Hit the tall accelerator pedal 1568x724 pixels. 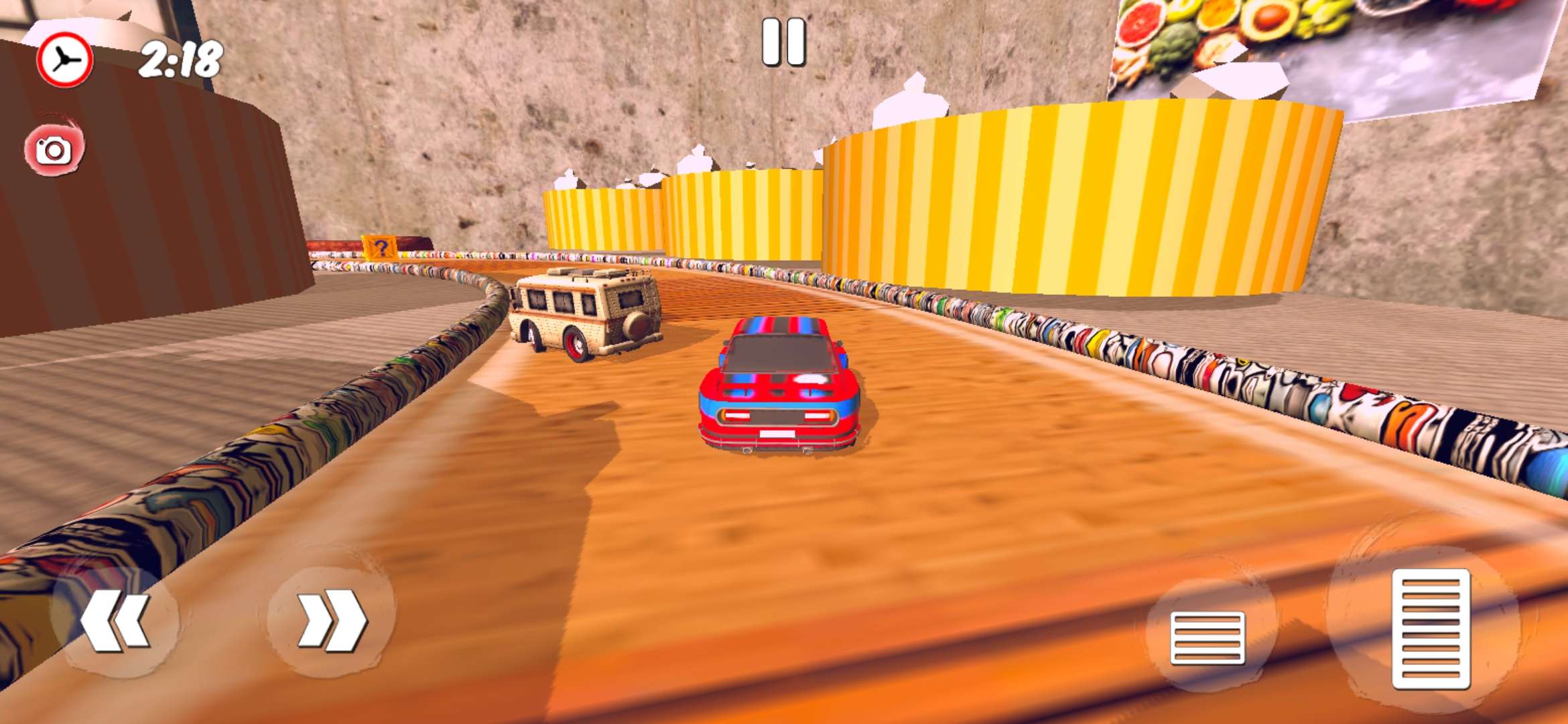[x=1431, y=629]
